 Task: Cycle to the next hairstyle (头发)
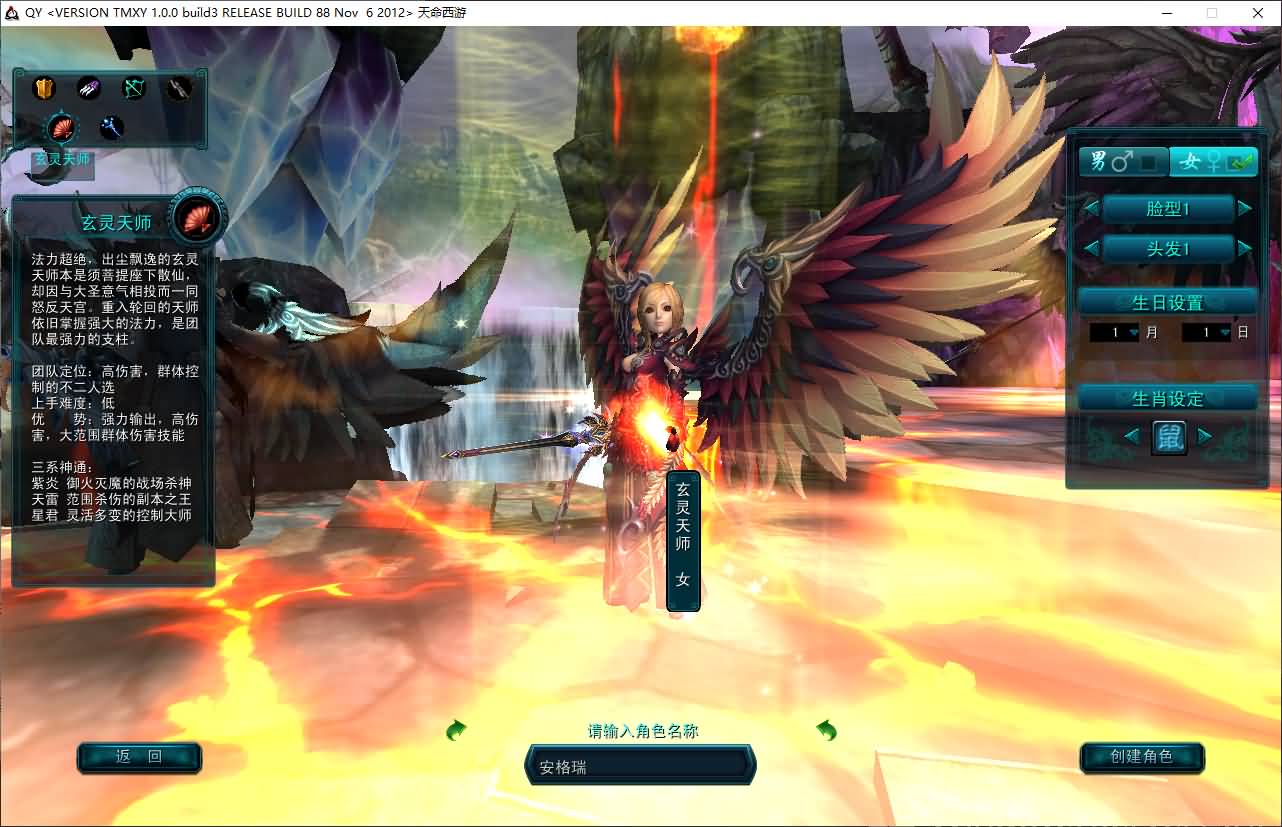[1245, 248]
